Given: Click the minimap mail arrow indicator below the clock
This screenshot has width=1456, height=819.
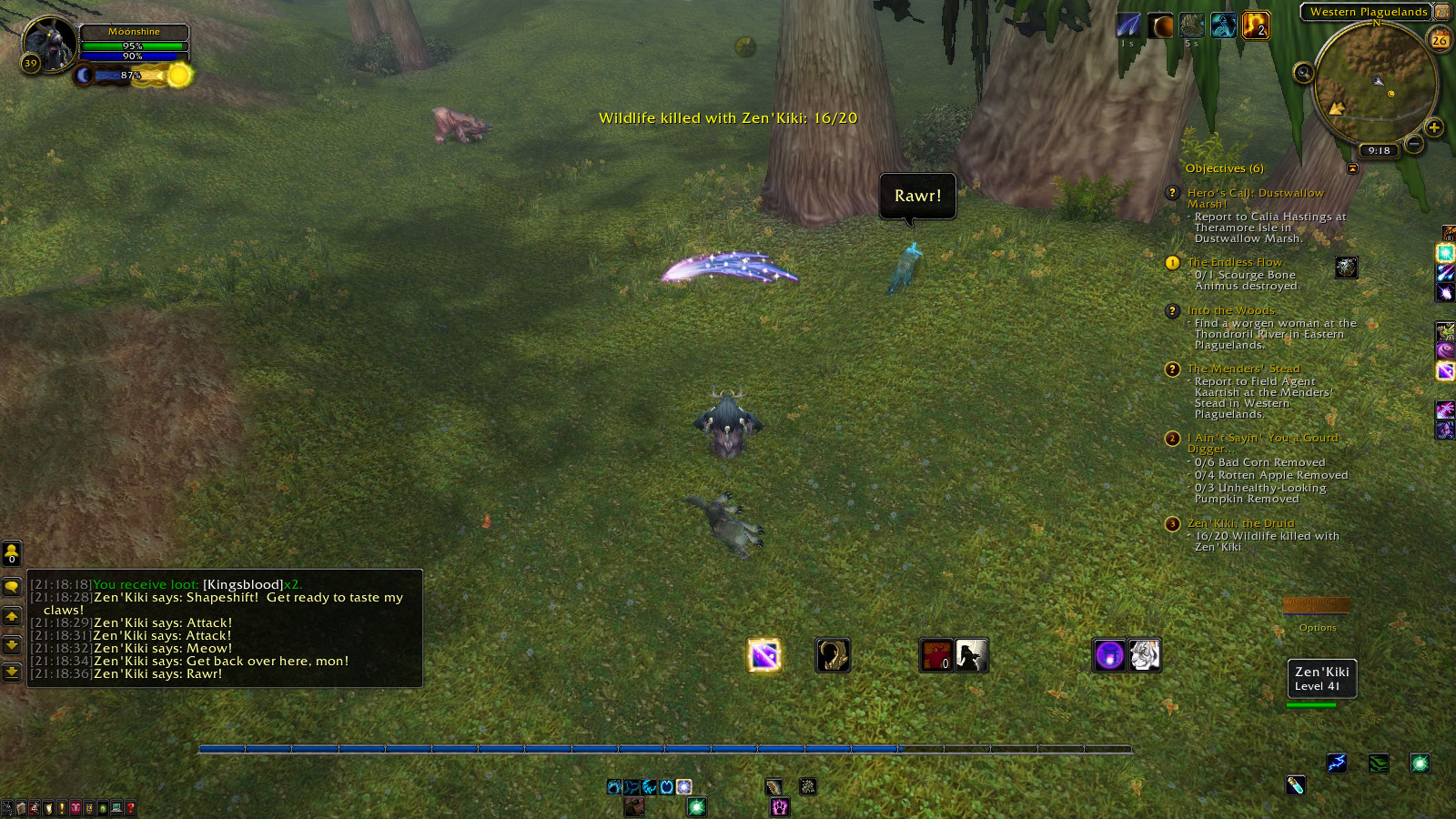Looking at the screenshot, I should pyautogui.click(x=1354, y=166).
